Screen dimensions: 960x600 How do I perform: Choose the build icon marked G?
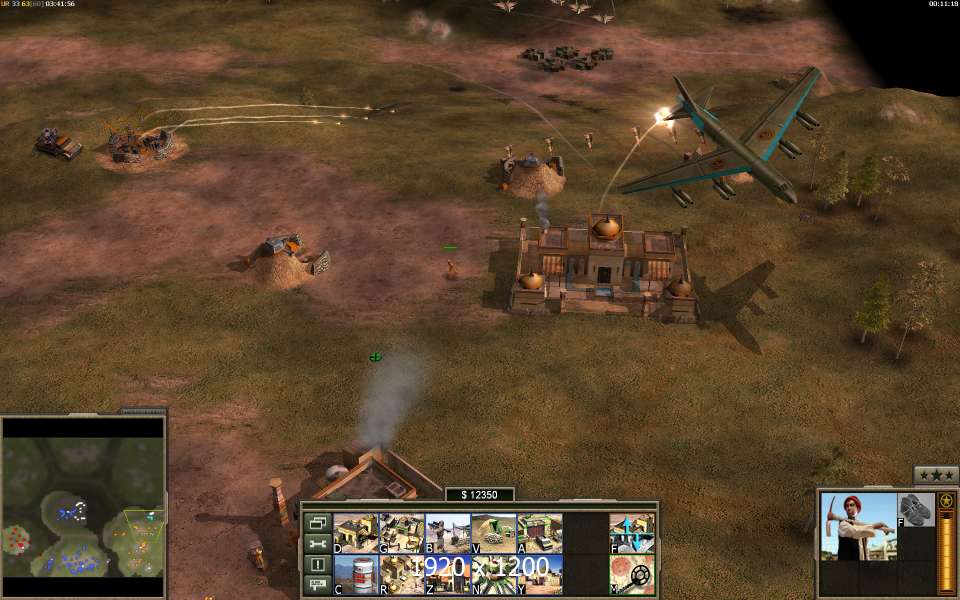pyautogui.click(x=401, y=533)
